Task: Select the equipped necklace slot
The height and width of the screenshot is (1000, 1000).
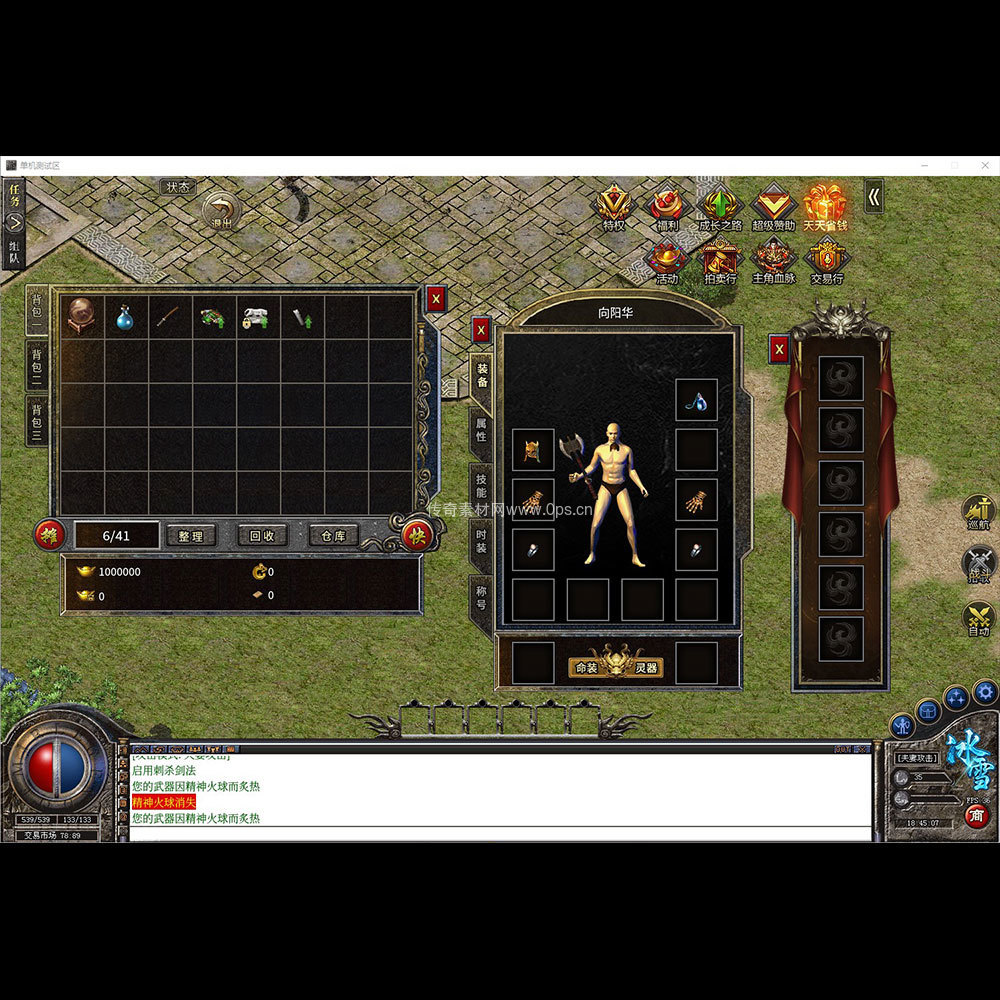Action: click(x=696, y=400)
